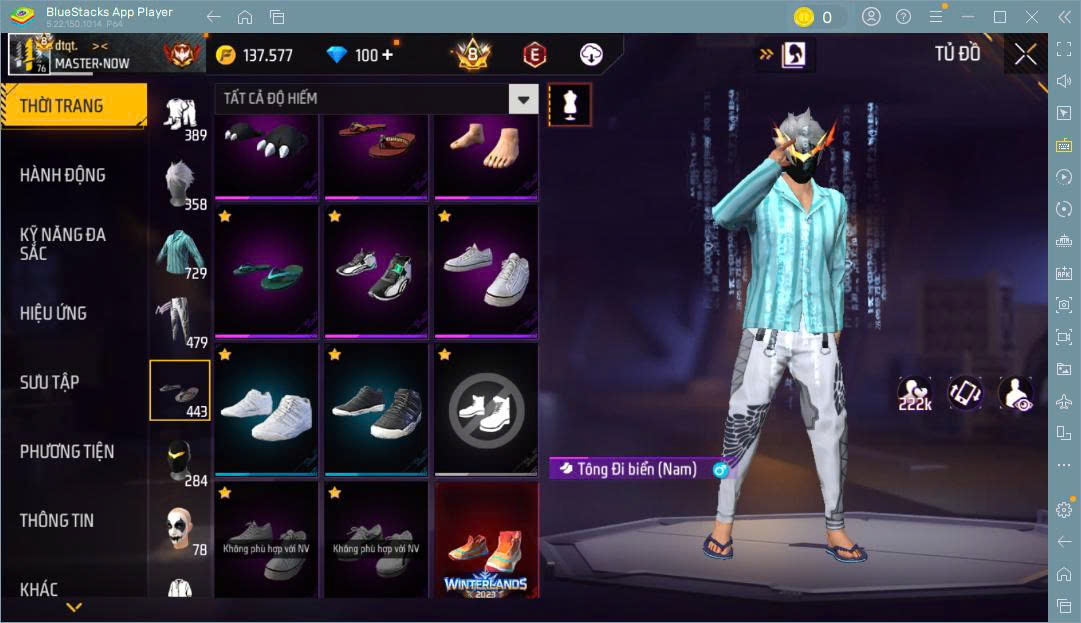Select the black mask category icon
Image resolution: width=1081 pixels, height=623 pixels.
point(180,460)
